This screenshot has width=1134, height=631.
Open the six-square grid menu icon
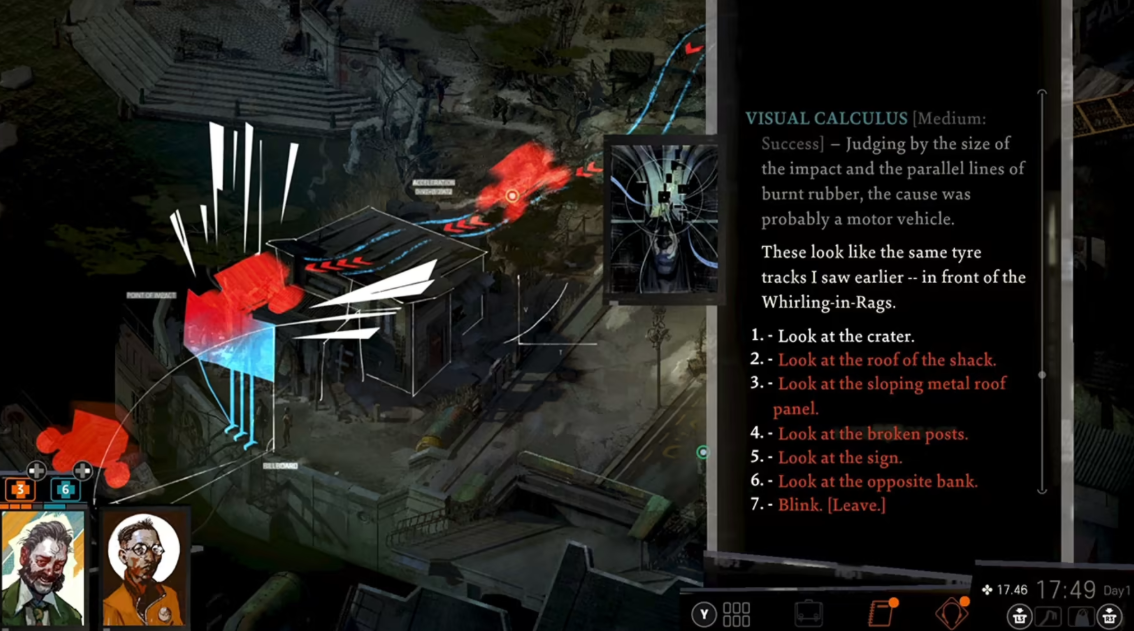coord(737,613)
